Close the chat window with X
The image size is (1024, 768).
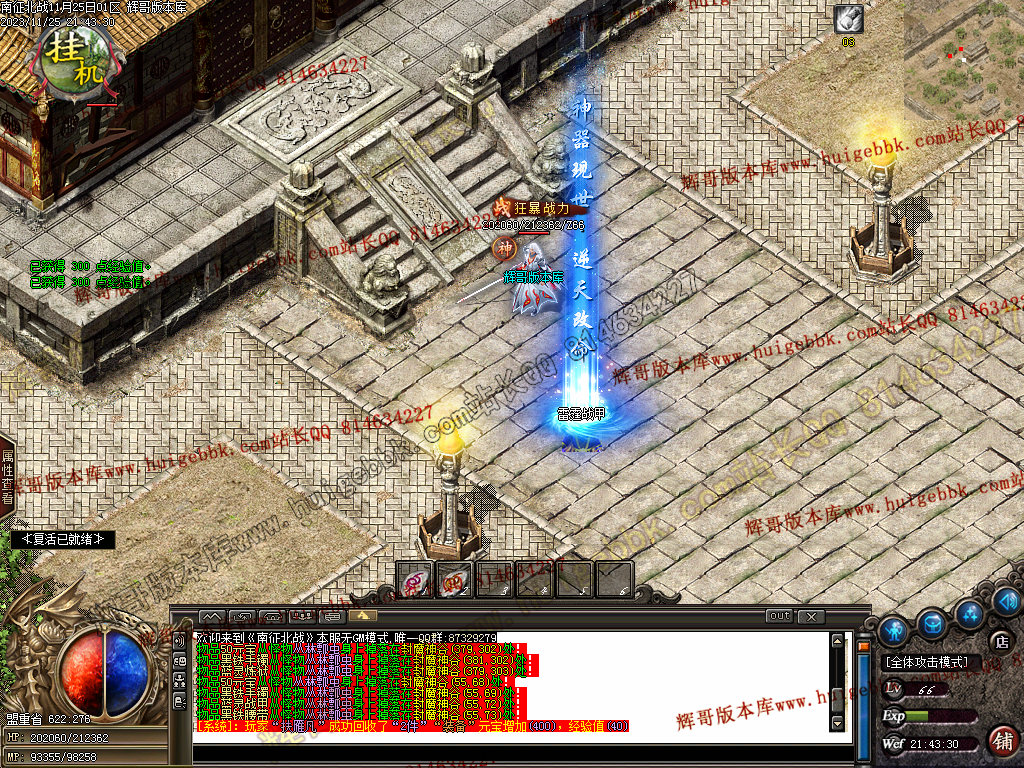[x=811, y=616]
